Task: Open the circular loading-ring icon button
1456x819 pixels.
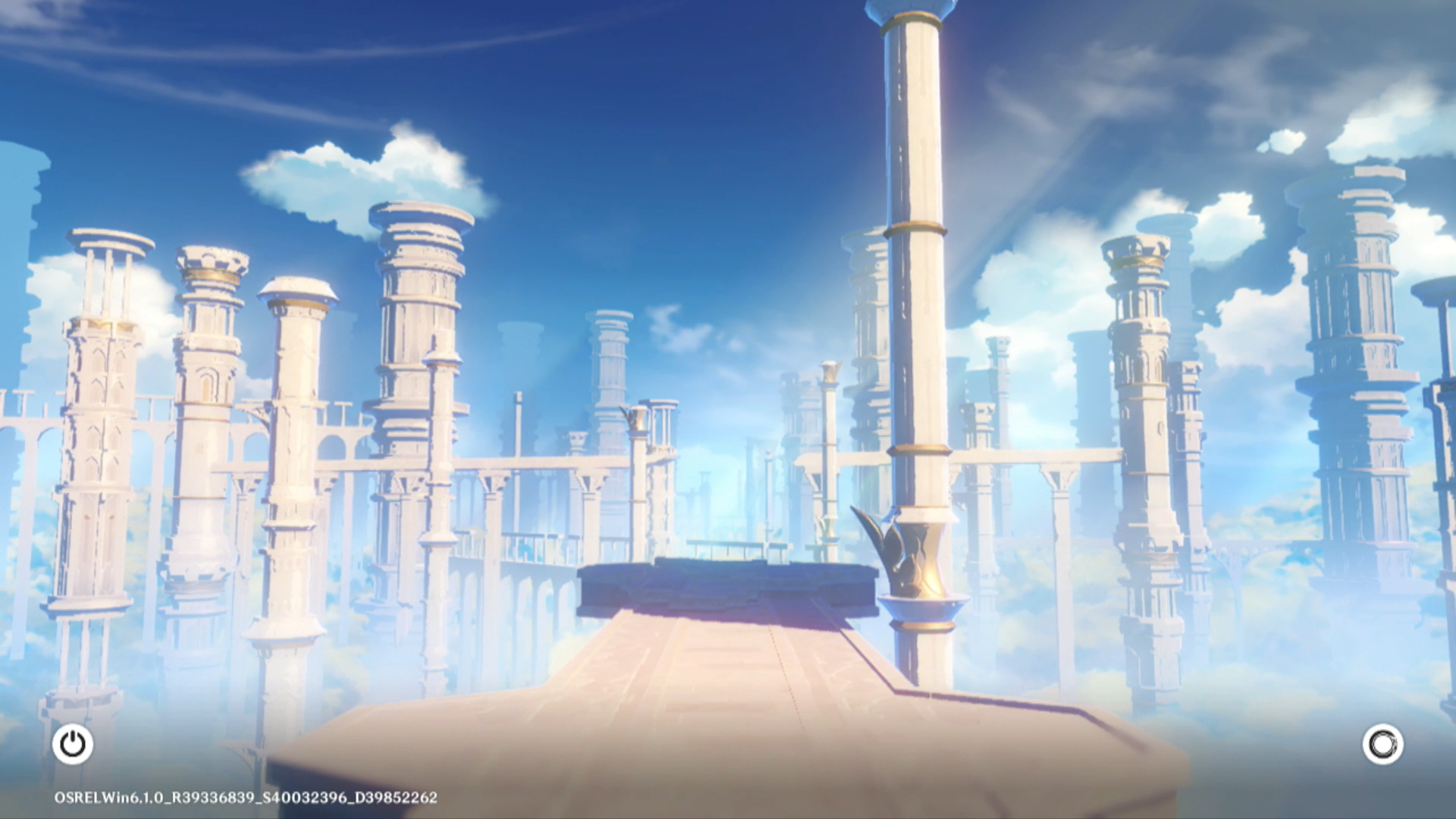Action: 1382,744
